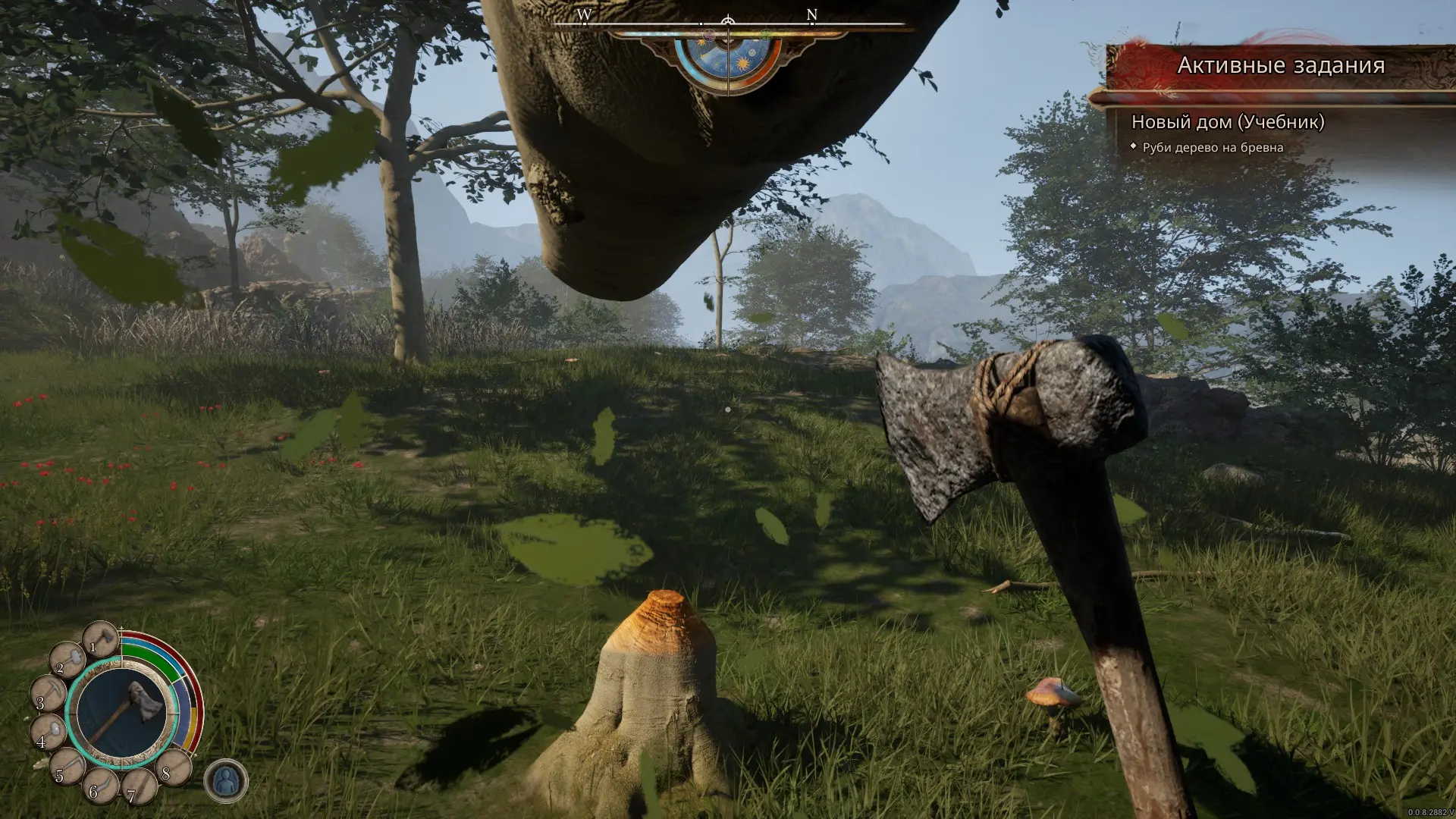Select the Новый дом (Учебник) quest
Image resolution: width=1456 pixels, height=819 pixels.
[x=1227, y=122]
